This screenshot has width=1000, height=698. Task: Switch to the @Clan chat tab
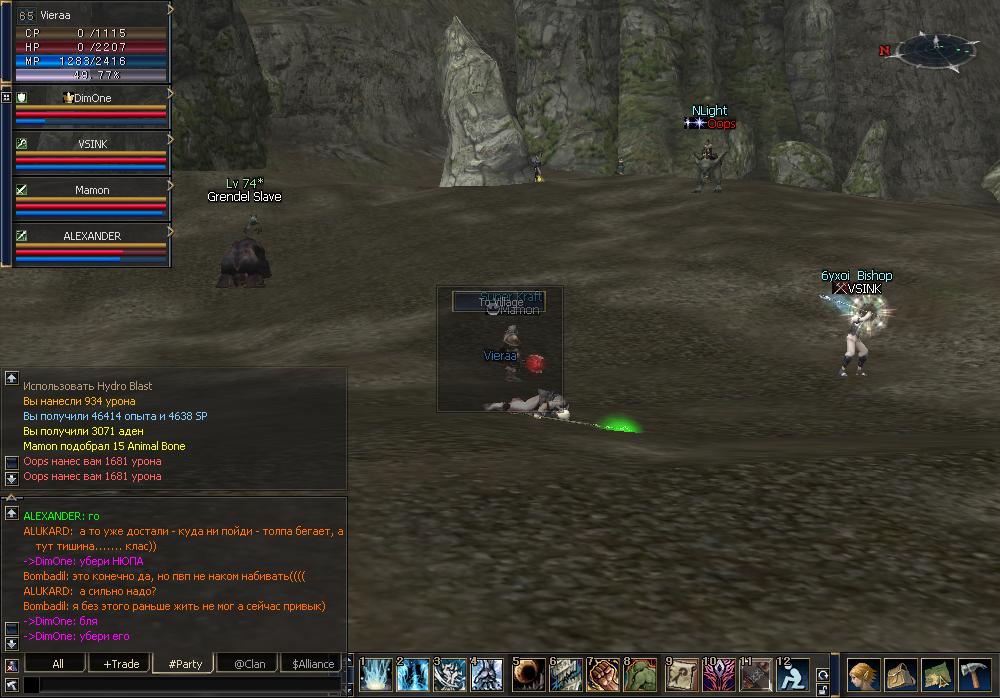point(249,663)
